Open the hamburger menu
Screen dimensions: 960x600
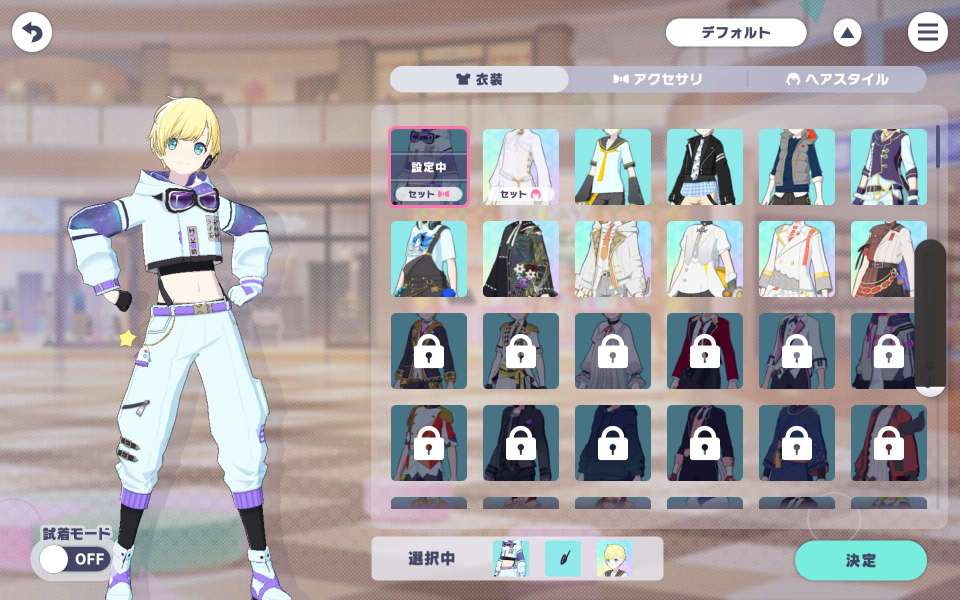[x=927, y=33]
